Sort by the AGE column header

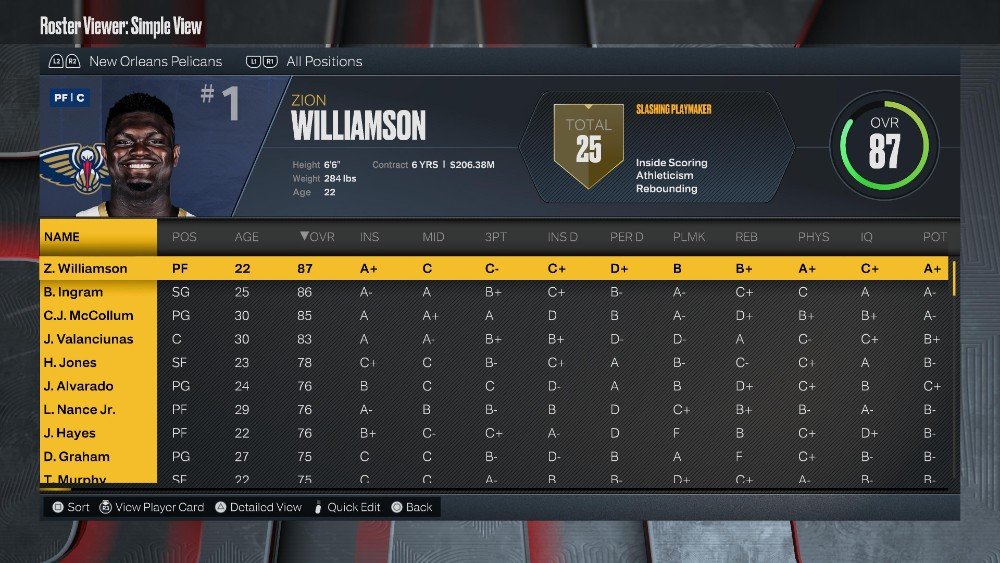[x=246, y=237]
